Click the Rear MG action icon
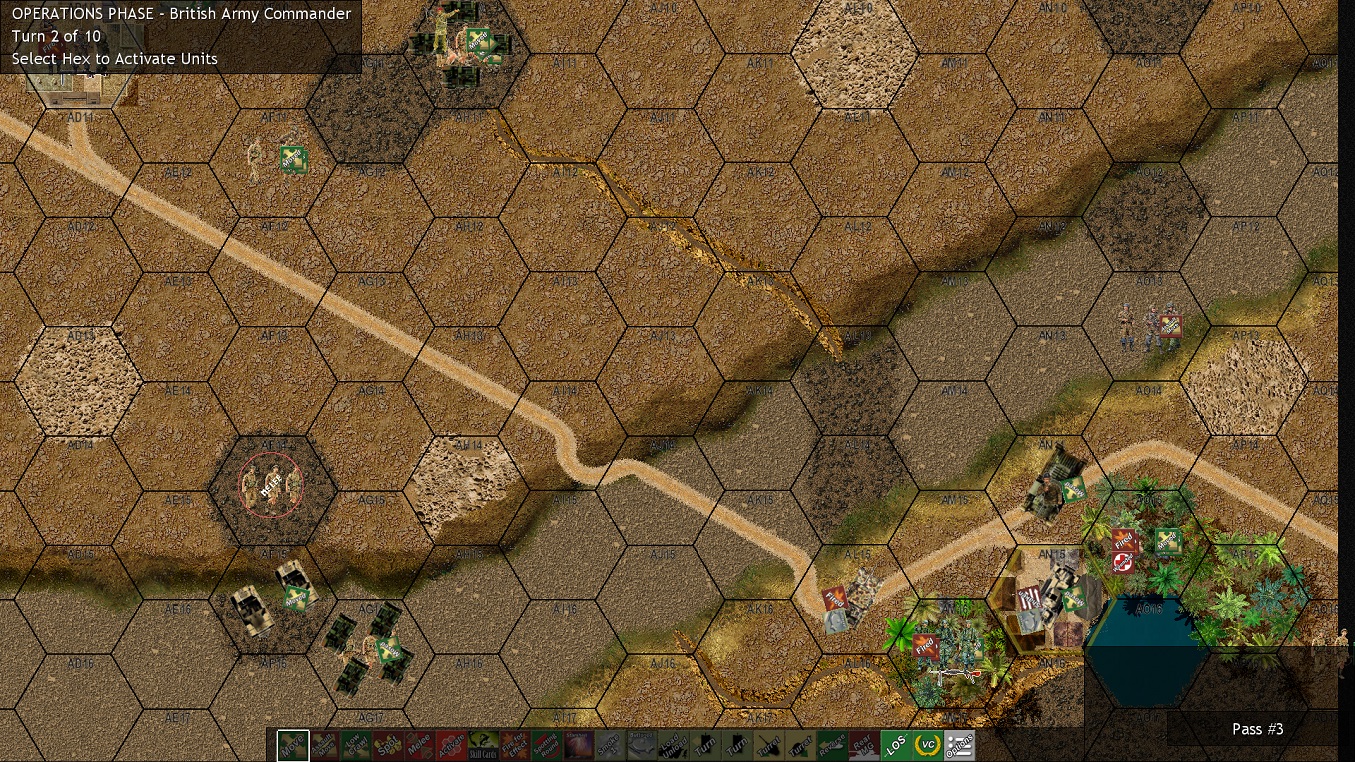This screenshot has height=762, width=1355. point(864,745)
